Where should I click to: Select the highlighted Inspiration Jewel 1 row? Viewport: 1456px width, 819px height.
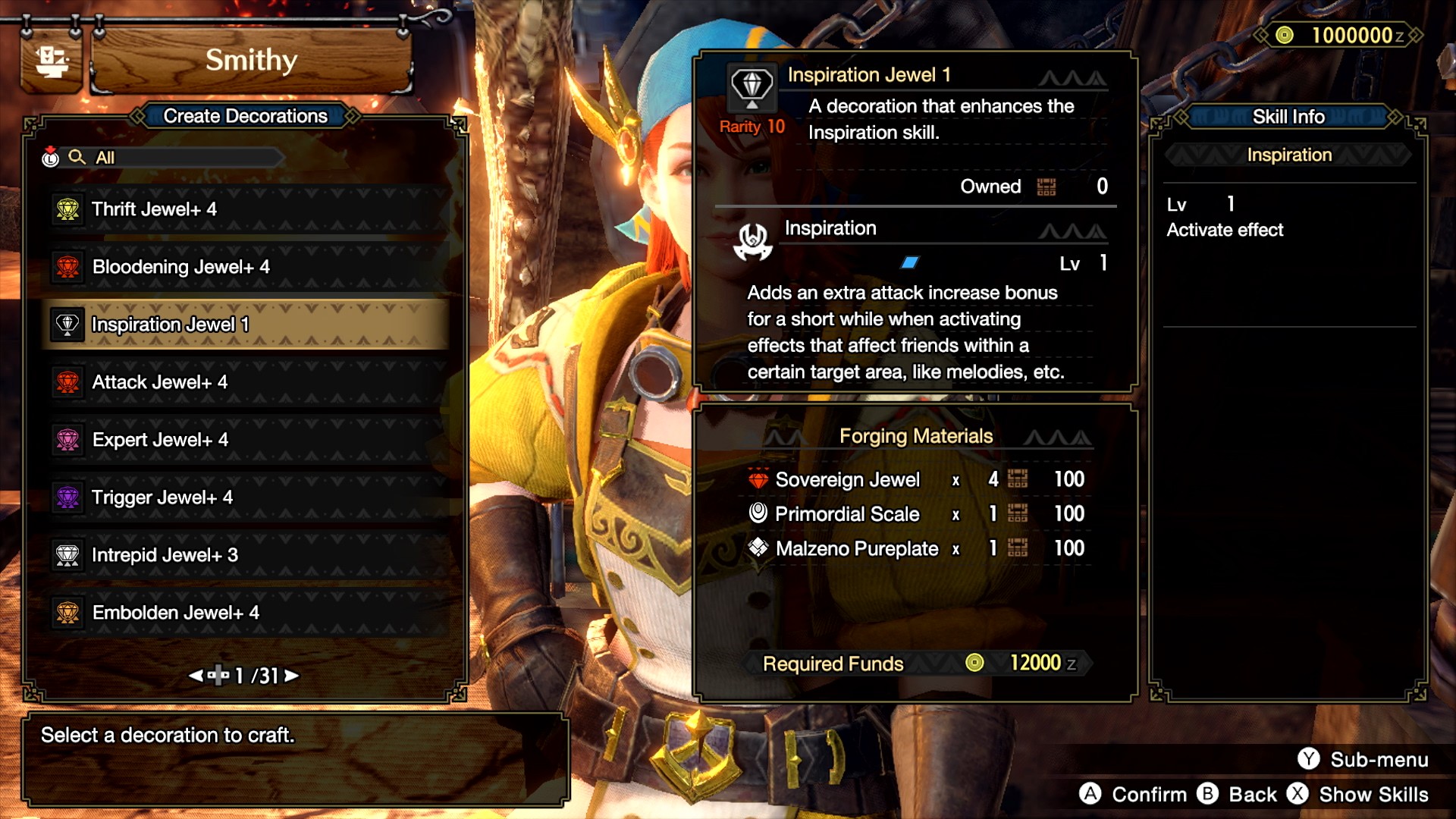pyautogui.click(x=246, y=325)
